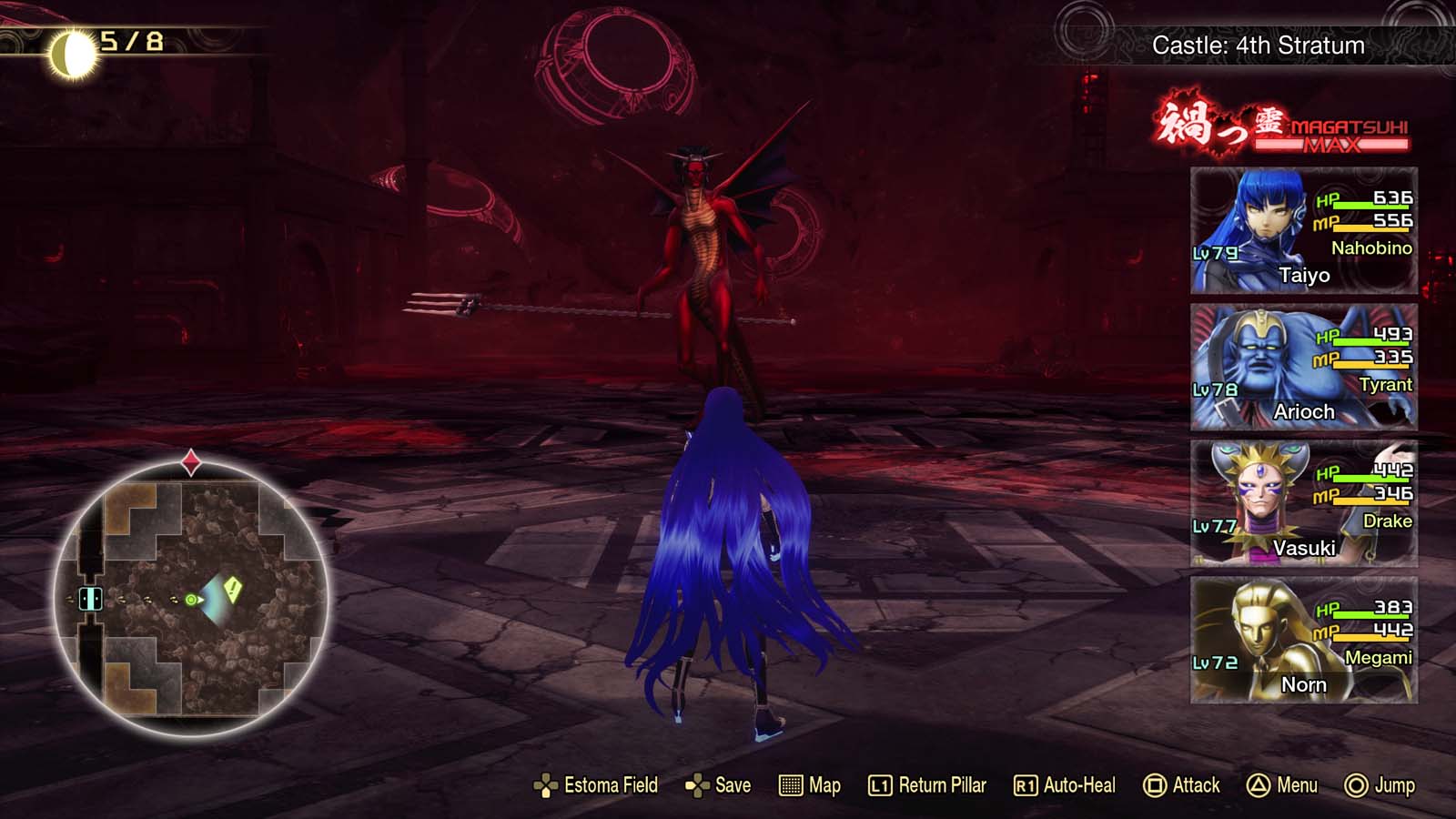1456x819 pixels.
Task: Select Taiyo's Nahobino party panel
Action: point(1301,230)
